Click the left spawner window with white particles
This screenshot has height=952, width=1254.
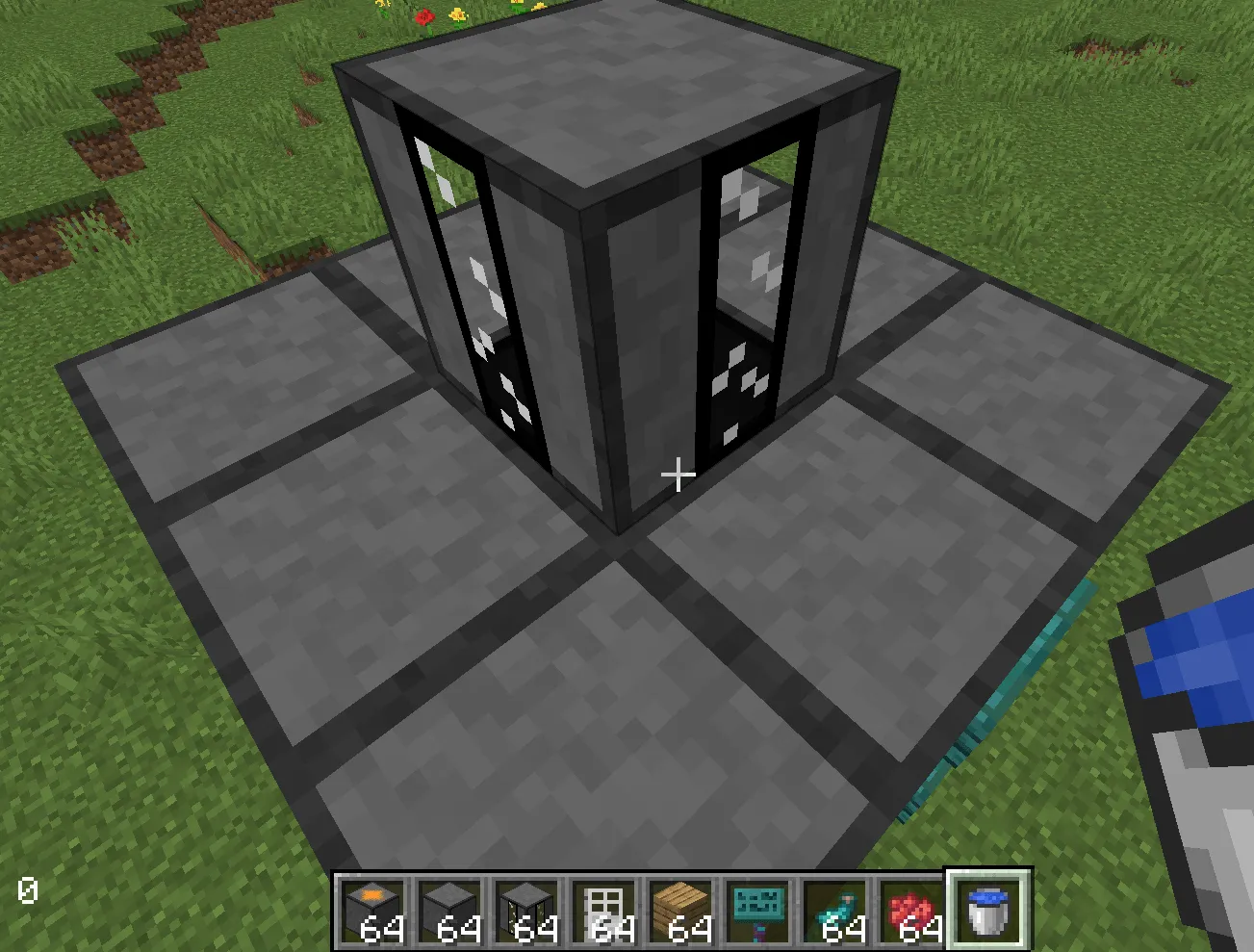[491, 289]
